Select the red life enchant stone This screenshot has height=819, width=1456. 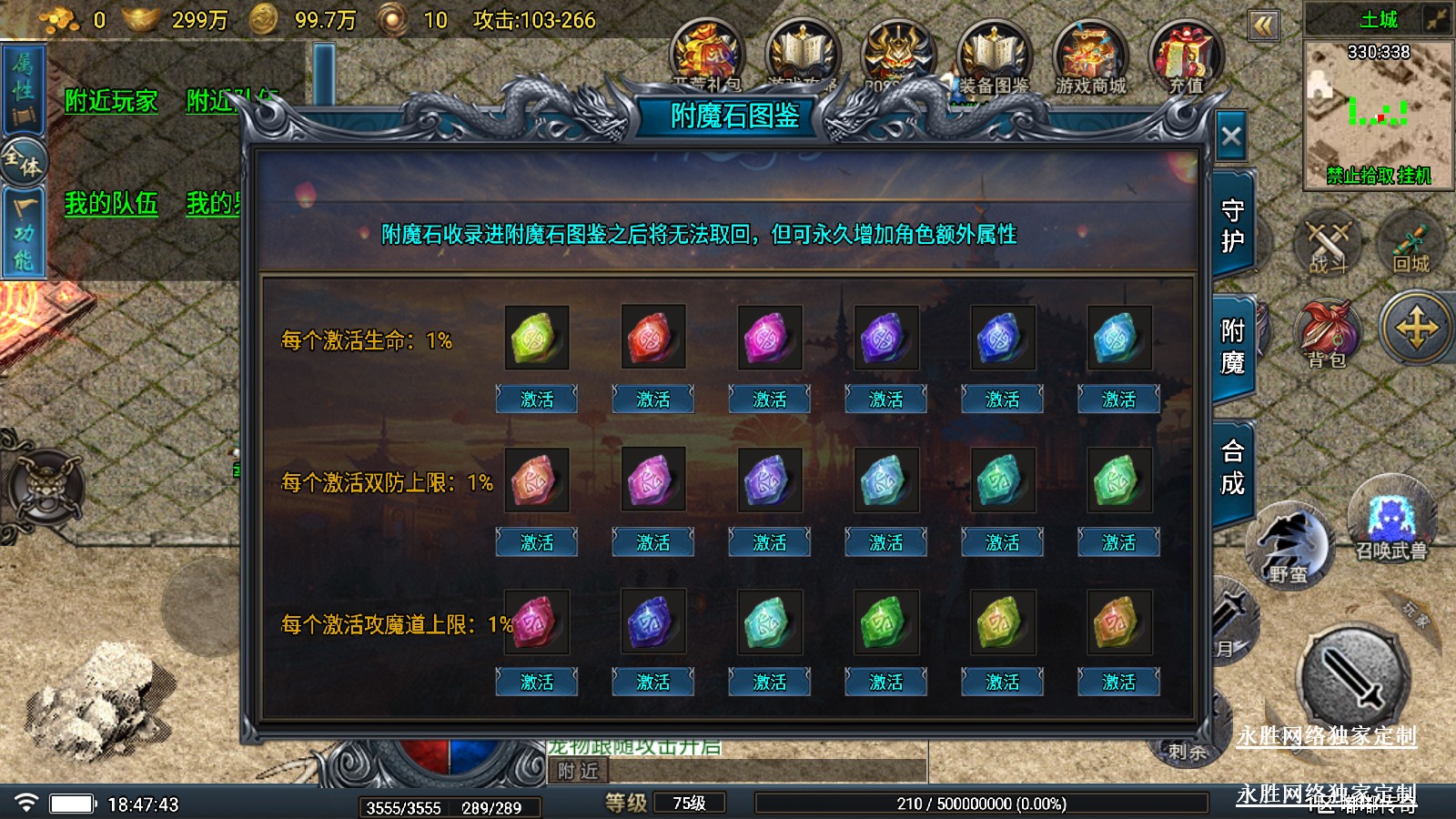point(652,338)
